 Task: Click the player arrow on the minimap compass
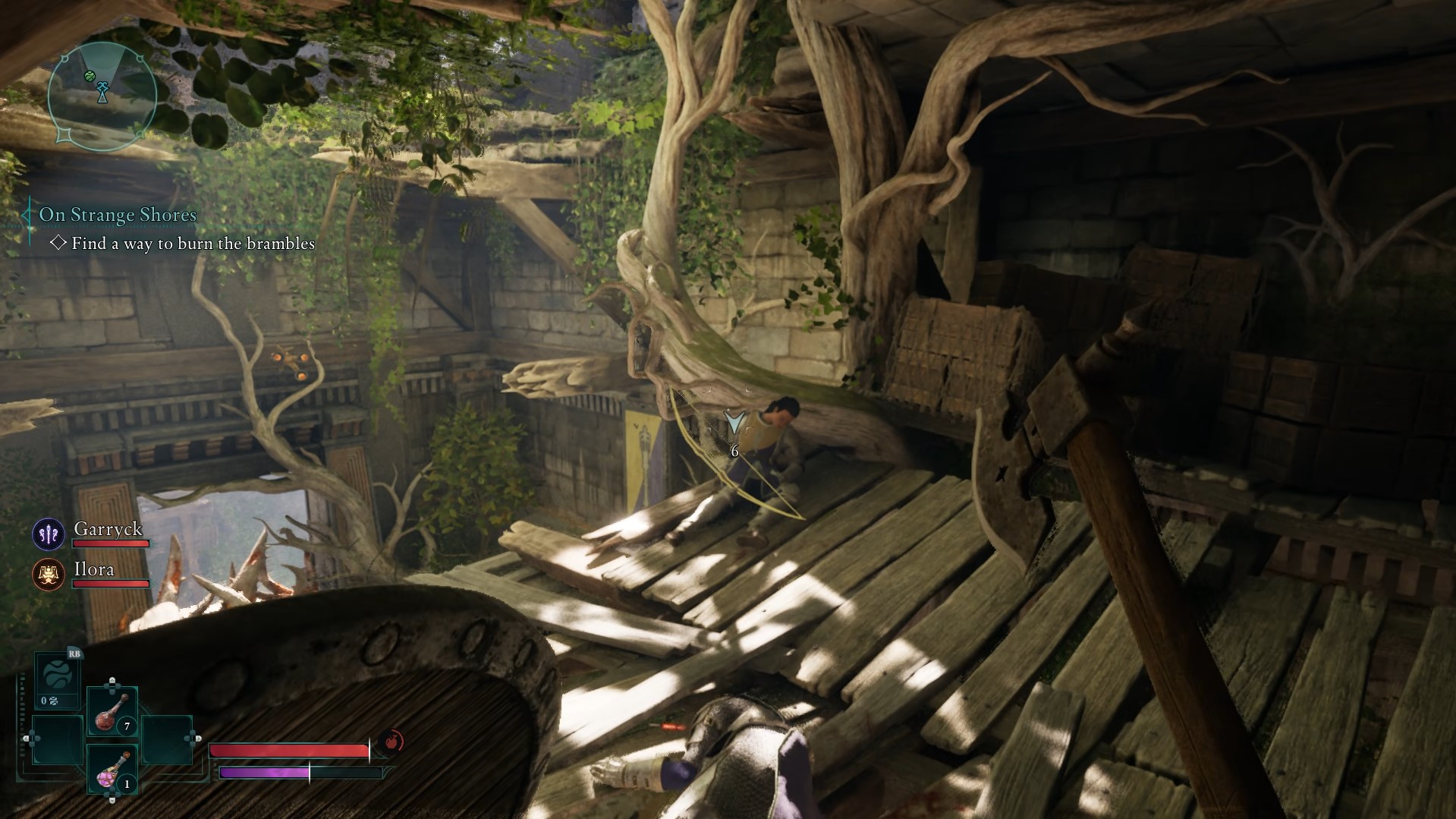[102, 93]
